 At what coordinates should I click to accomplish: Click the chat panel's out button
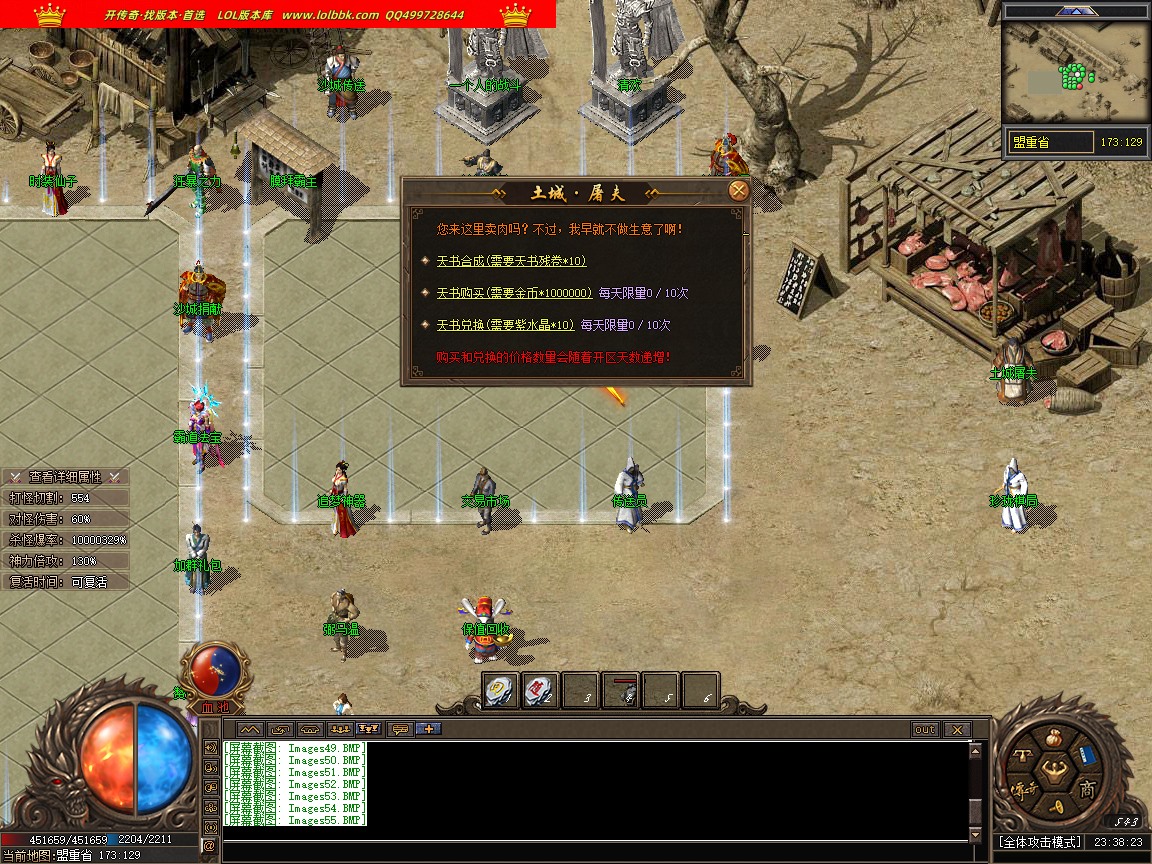tap(925, 730)
